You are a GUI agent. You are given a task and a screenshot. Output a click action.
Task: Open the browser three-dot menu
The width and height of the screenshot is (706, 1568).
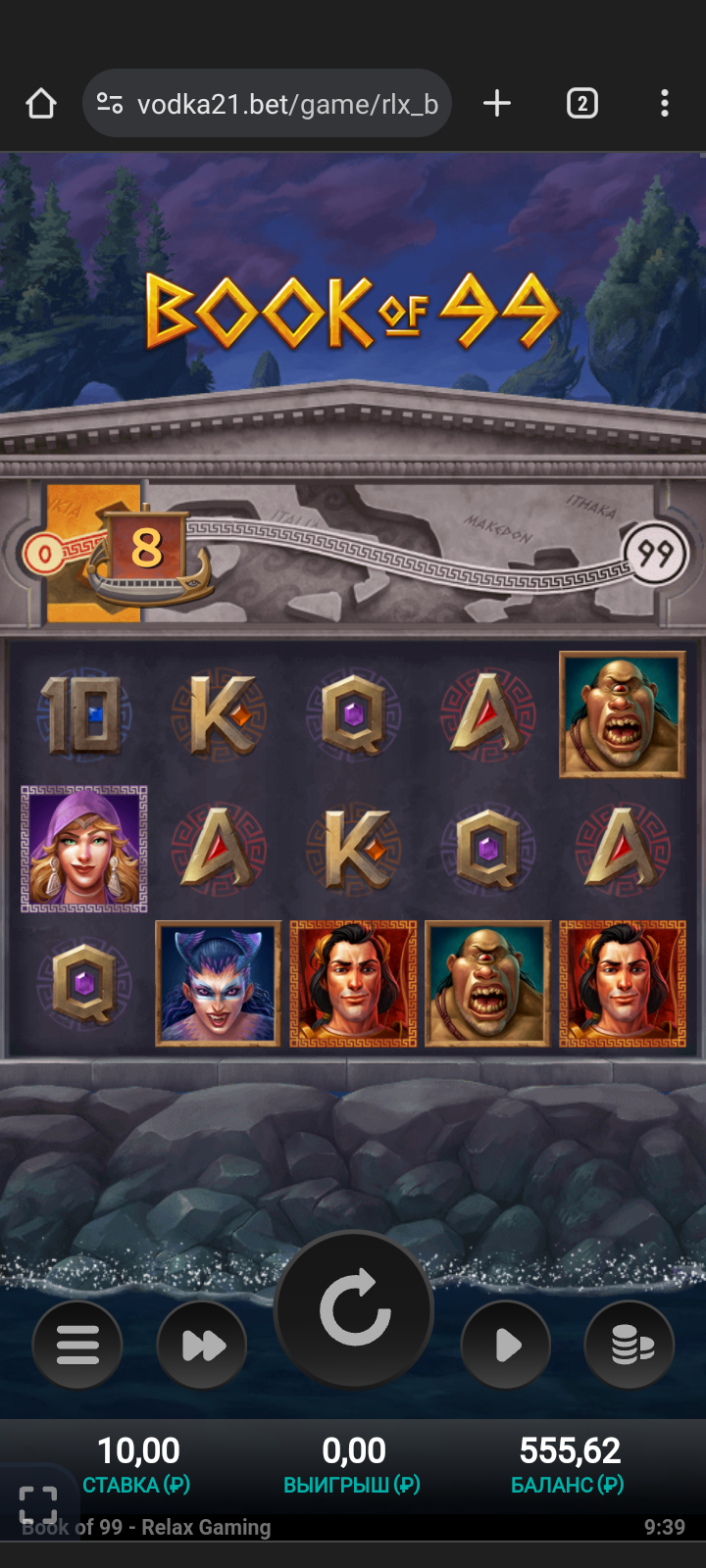(665, 103)
